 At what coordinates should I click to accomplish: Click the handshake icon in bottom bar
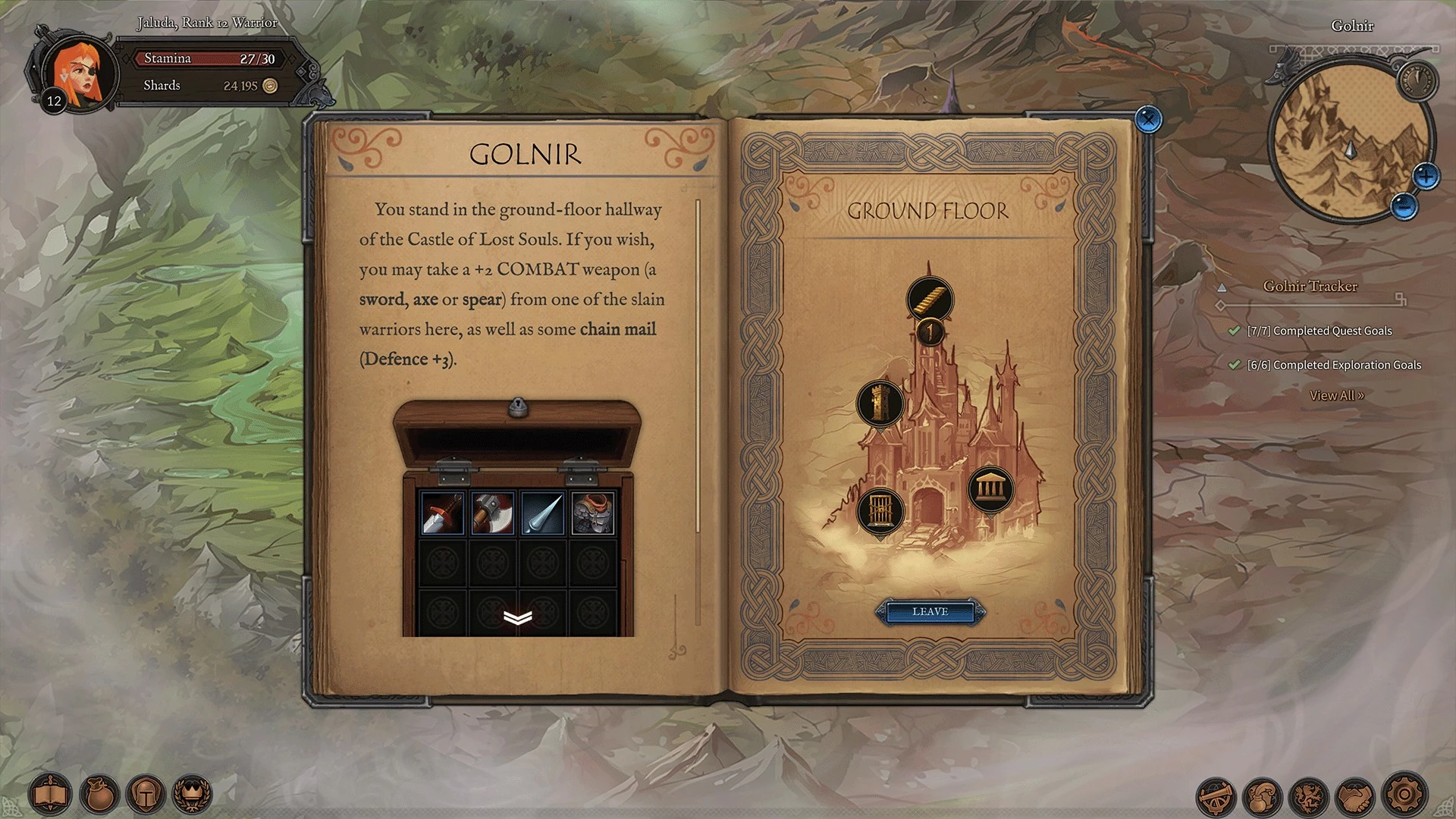tap(1357, 795)
